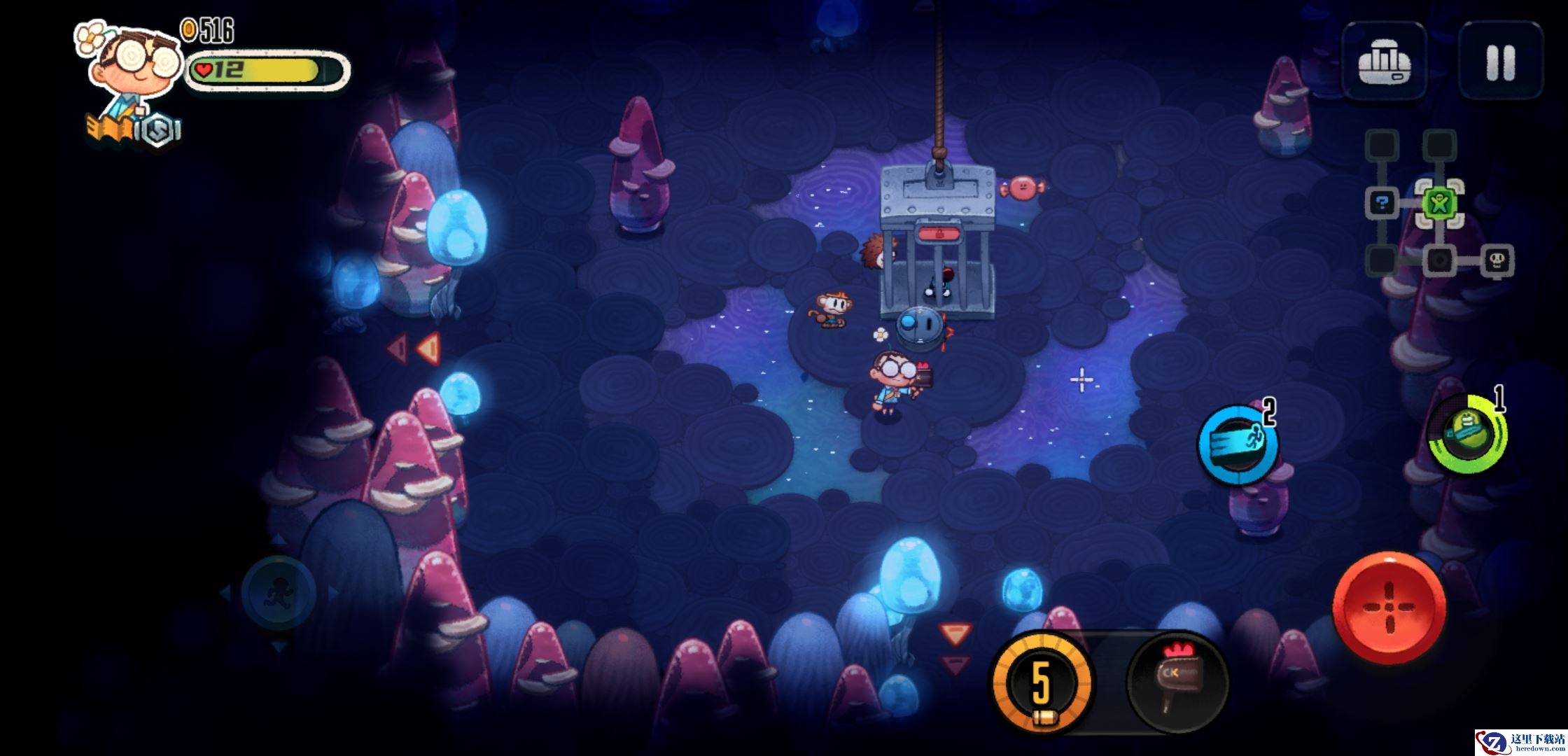This screenshot has height=756, width=1568.
Task: Select the orange ammo counter weapon slot
Action: click(x=1042, y=682)
